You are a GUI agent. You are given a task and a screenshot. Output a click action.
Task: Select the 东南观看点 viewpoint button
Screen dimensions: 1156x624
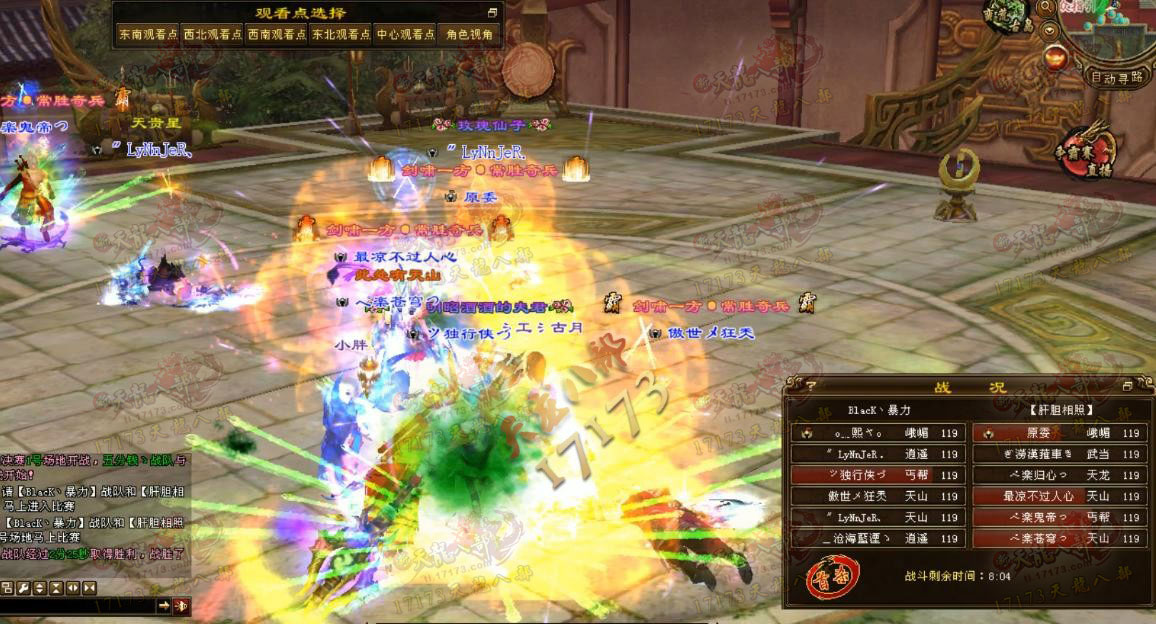(147, 34)
